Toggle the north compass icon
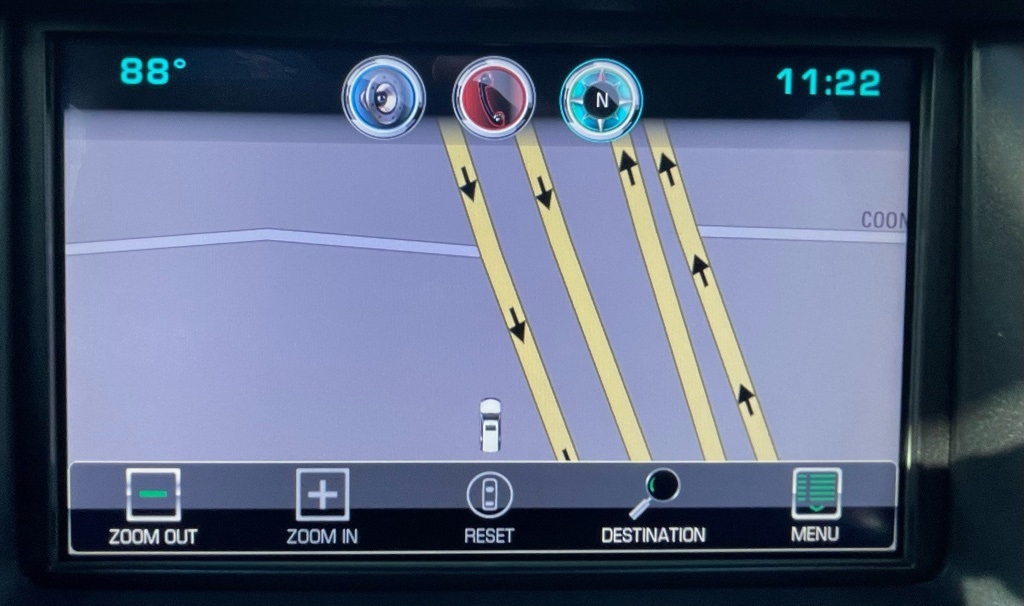Image resolution: width=1024 pixels, height=606 pixels. [x=601, y=99]
